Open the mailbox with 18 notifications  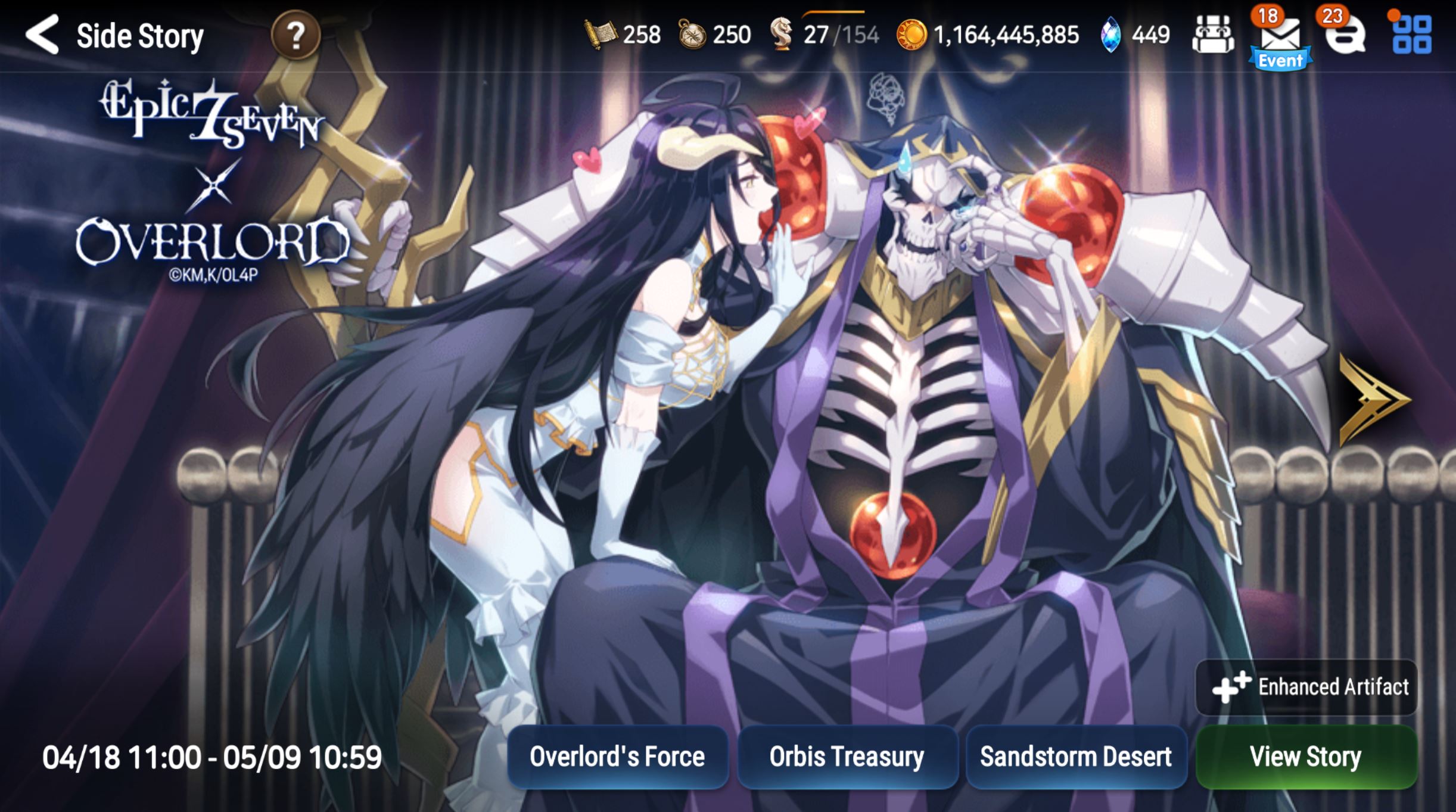point(1280,34)
